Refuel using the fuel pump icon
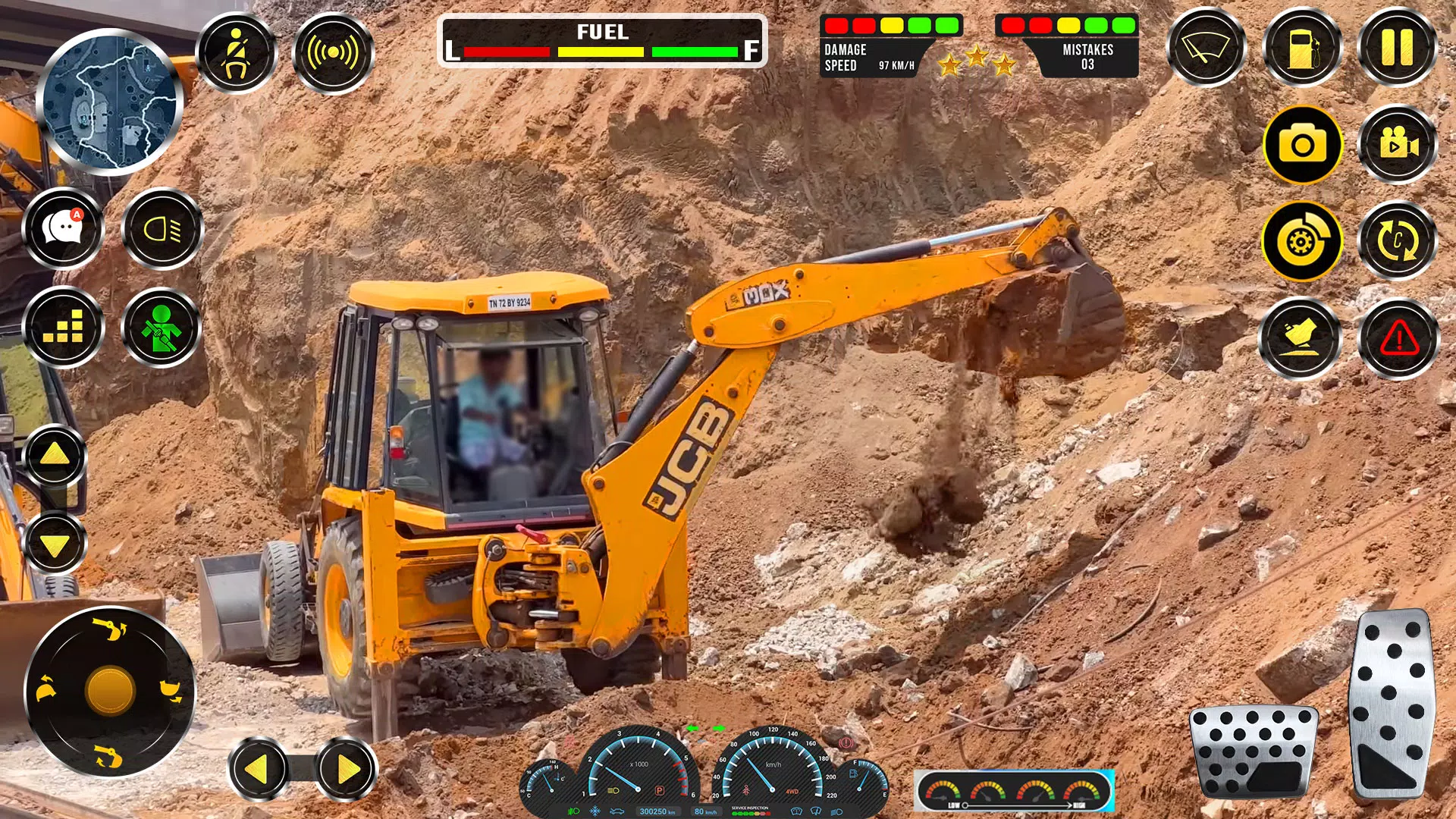The width and height of the screenshot is (1456, 819). (1301, 47)
